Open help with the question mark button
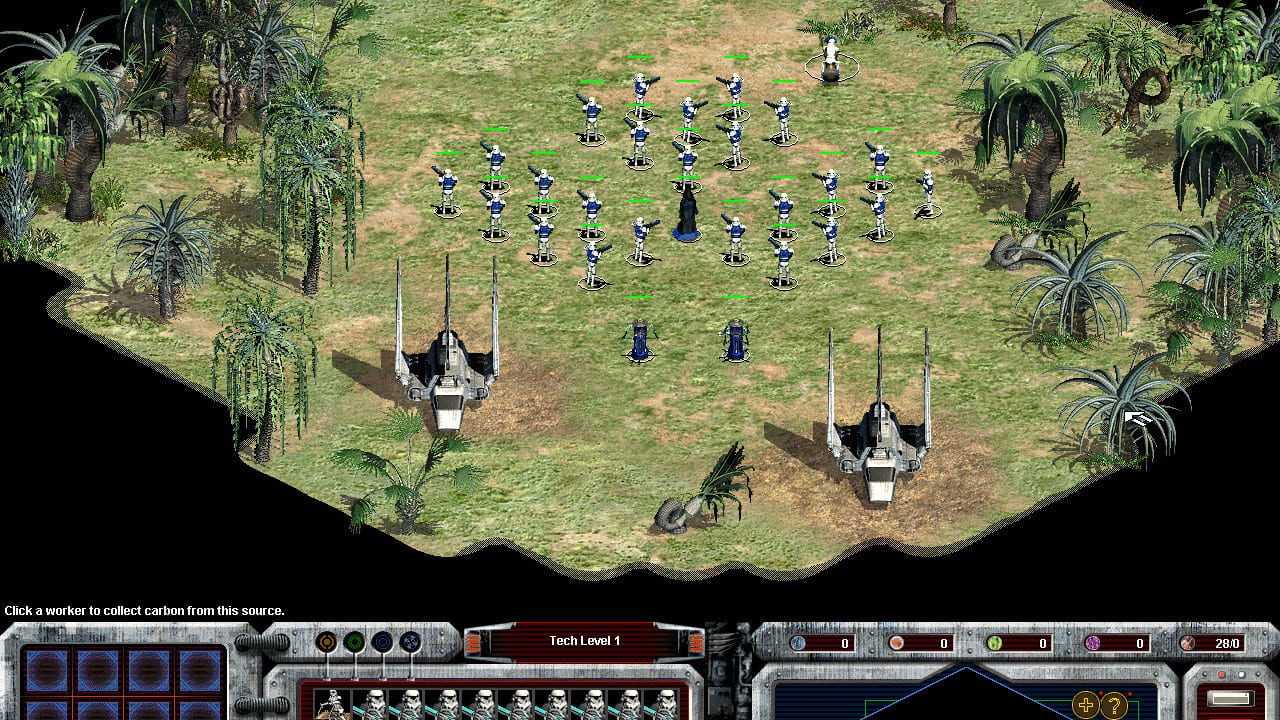Screen dimensions: 1280x720 tap(1113, 705)
